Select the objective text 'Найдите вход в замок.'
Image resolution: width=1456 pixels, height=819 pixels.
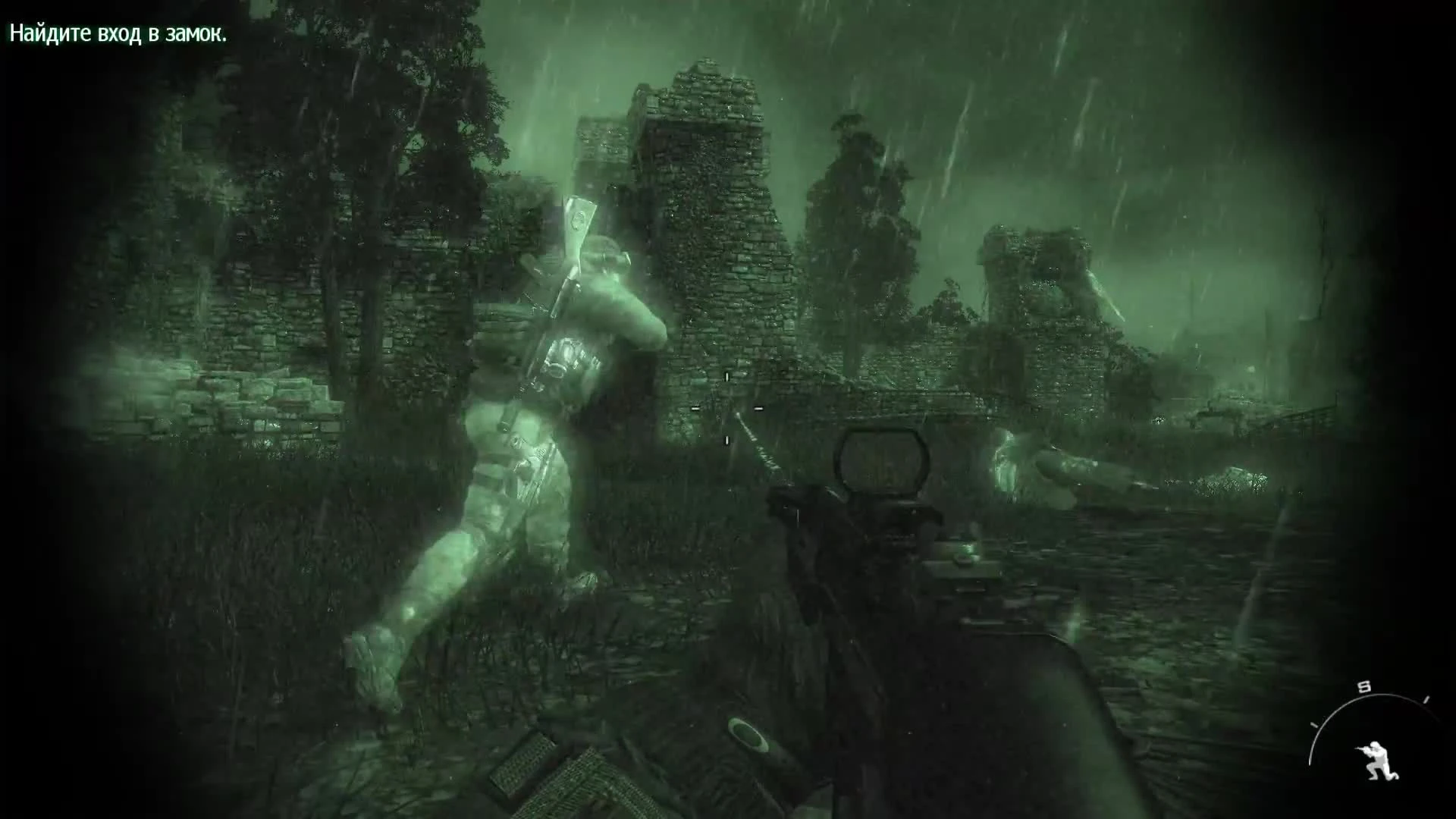pyautogui.click(x=118, y=33)
